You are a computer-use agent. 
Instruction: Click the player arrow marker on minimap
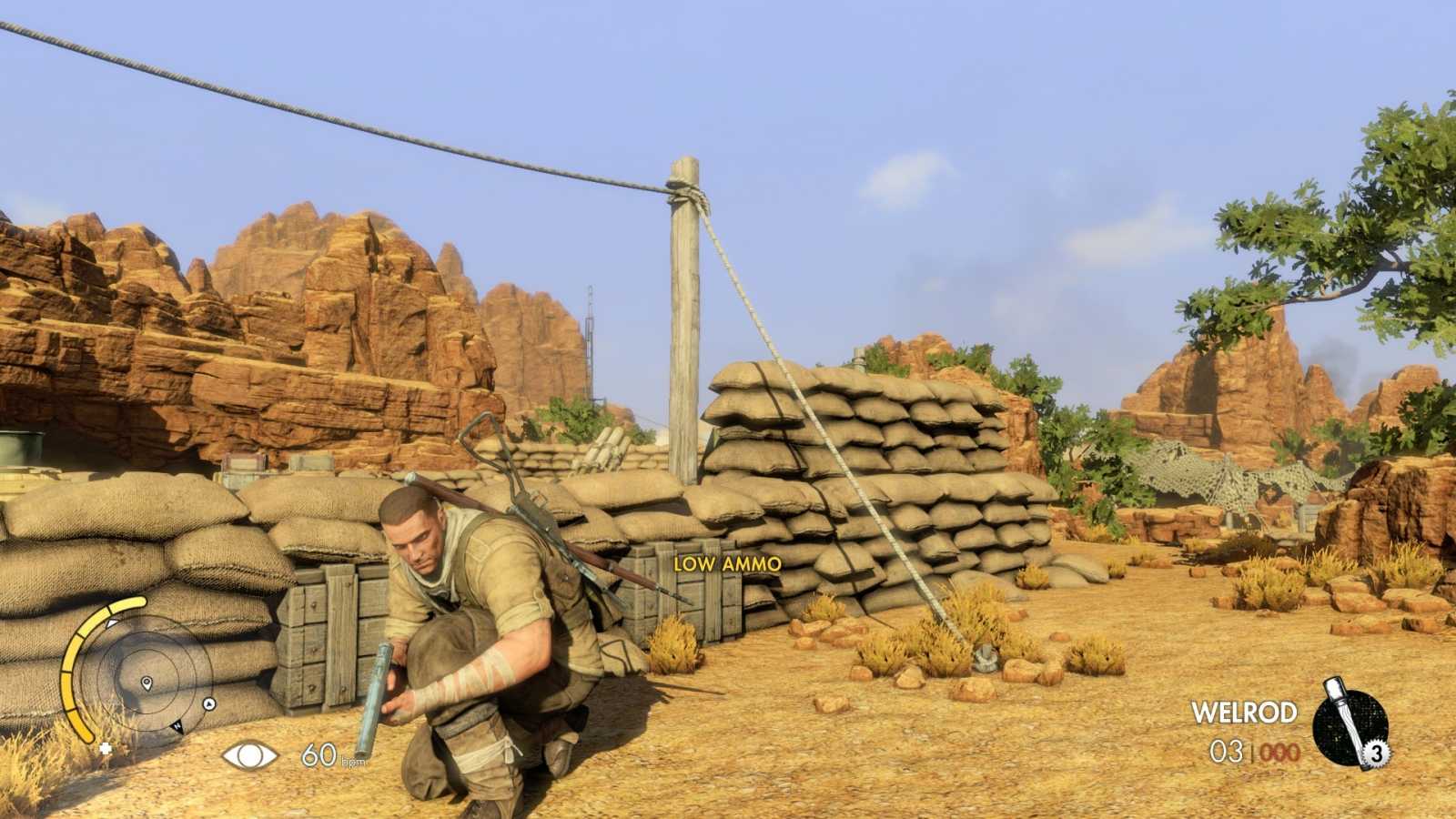tap(208, 703)
